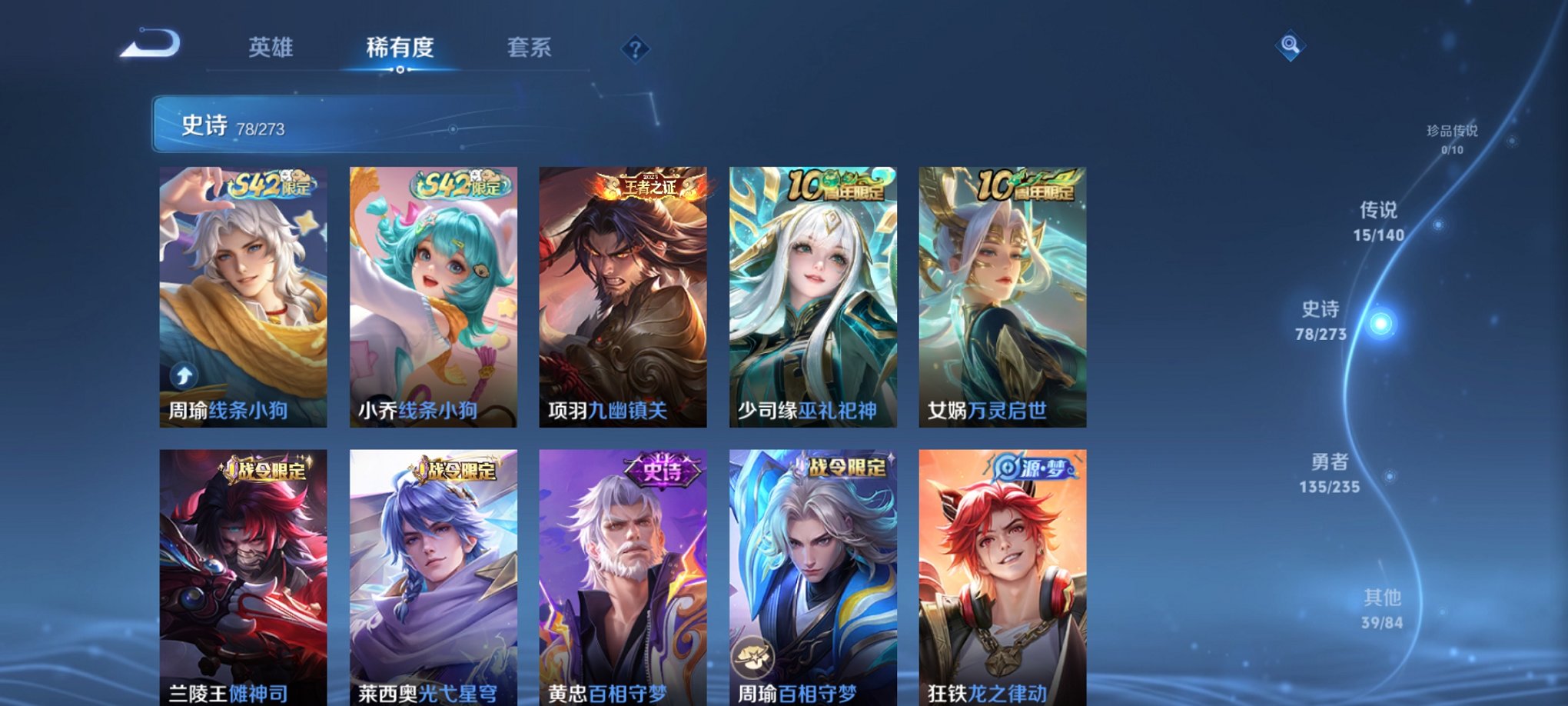1568x706 pixels.
Task: Open the 少司缘巫礼祀神 skin thumbnail
Action: [812, 296]
